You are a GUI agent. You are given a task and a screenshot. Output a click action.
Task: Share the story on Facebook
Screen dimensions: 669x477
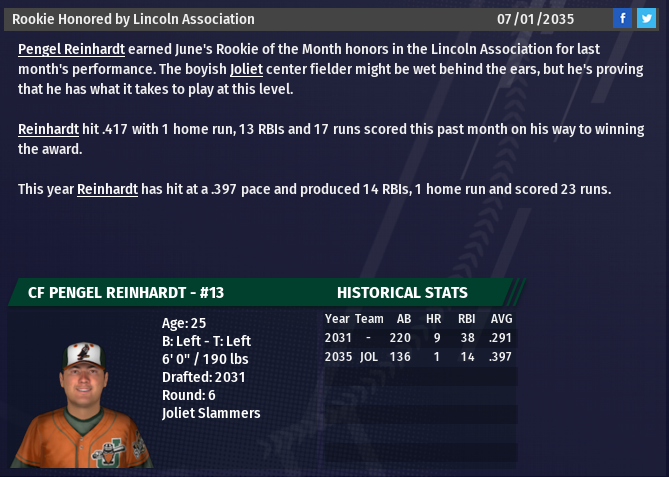[x=622, y=18]
